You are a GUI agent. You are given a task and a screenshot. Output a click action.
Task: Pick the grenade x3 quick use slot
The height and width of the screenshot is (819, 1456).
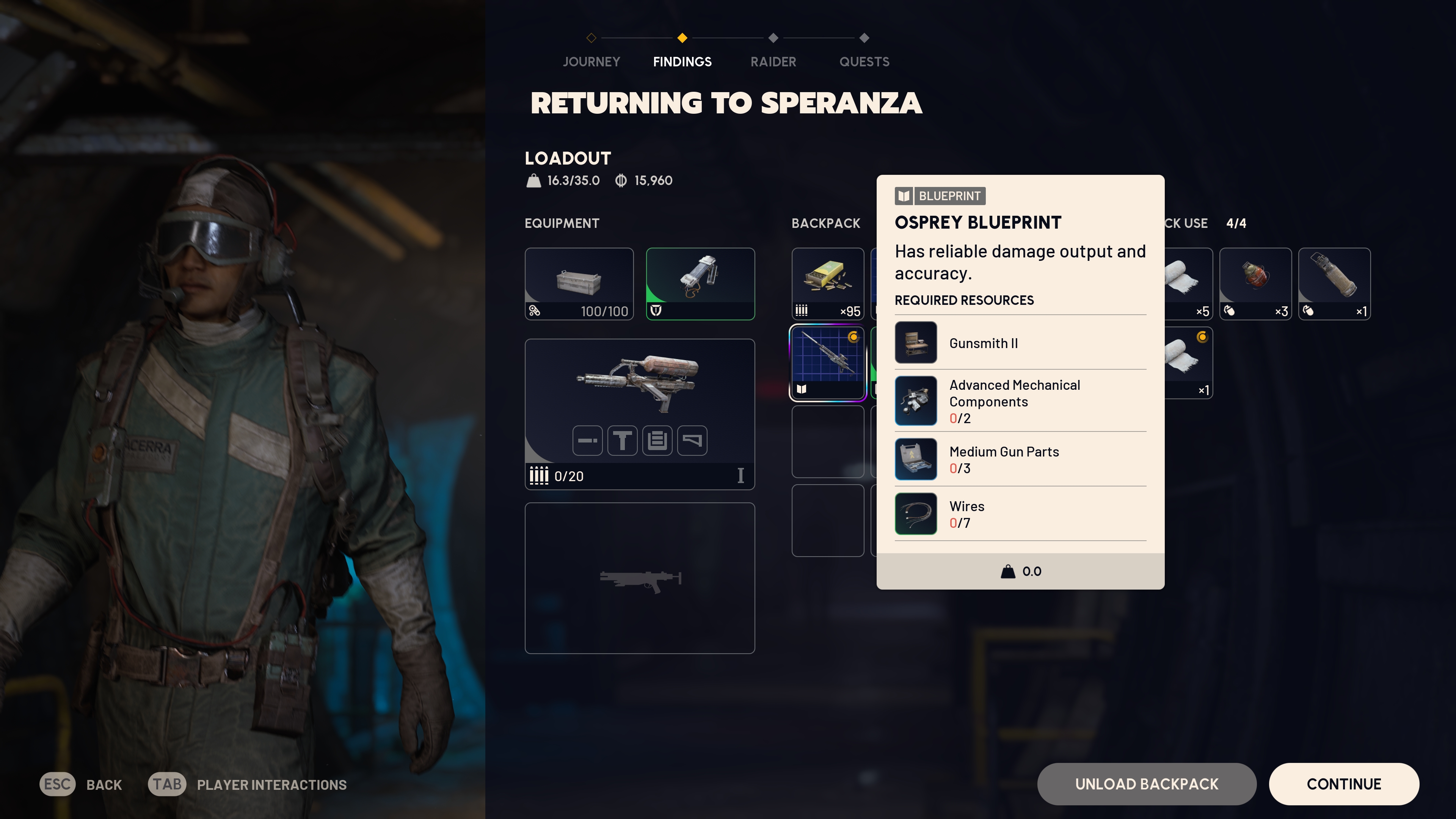[x=1255, y=284]
